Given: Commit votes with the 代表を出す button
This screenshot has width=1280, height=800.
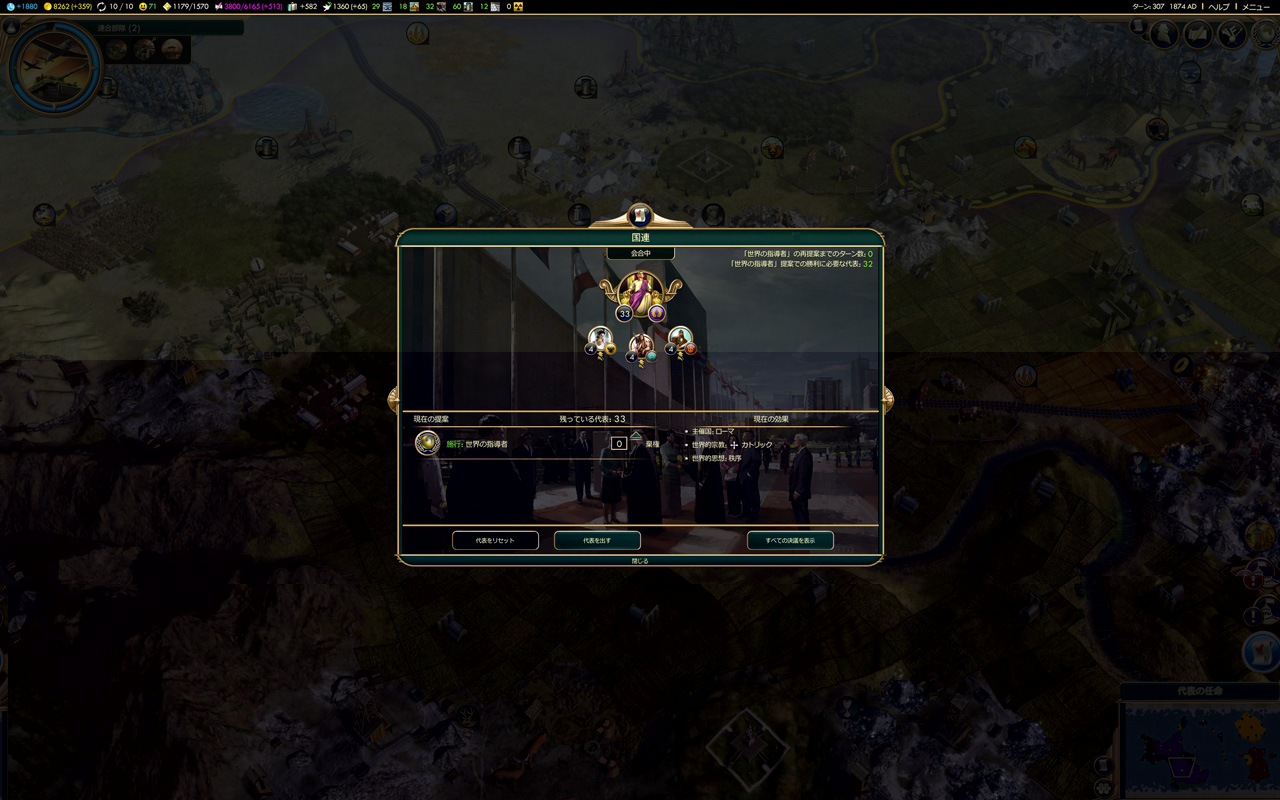Looking at the screenshot, I should (x=597, y=540).
